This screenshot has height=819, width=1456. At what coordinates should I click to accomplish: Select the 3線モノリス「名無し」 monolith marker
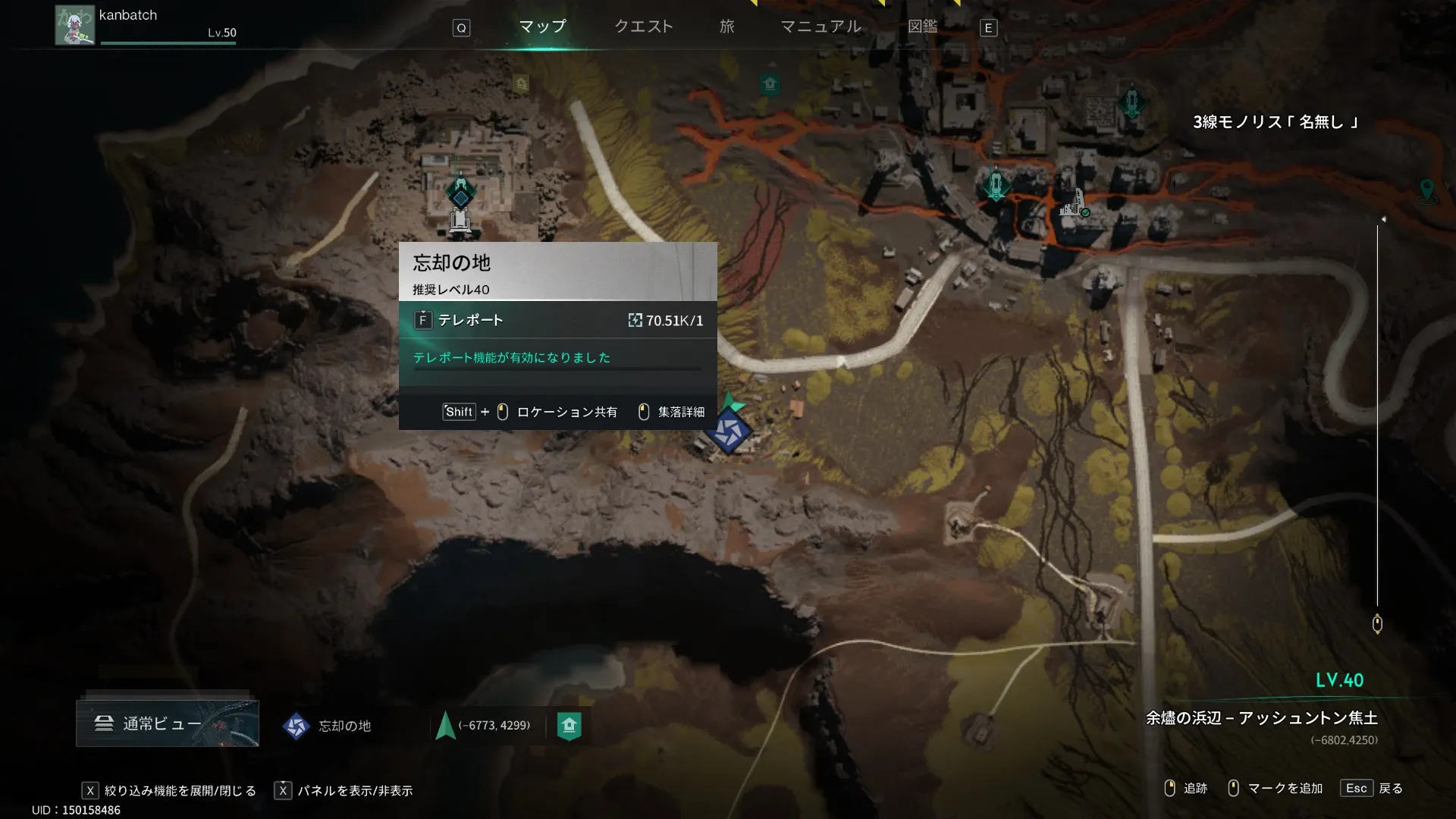pos(1131,101)
